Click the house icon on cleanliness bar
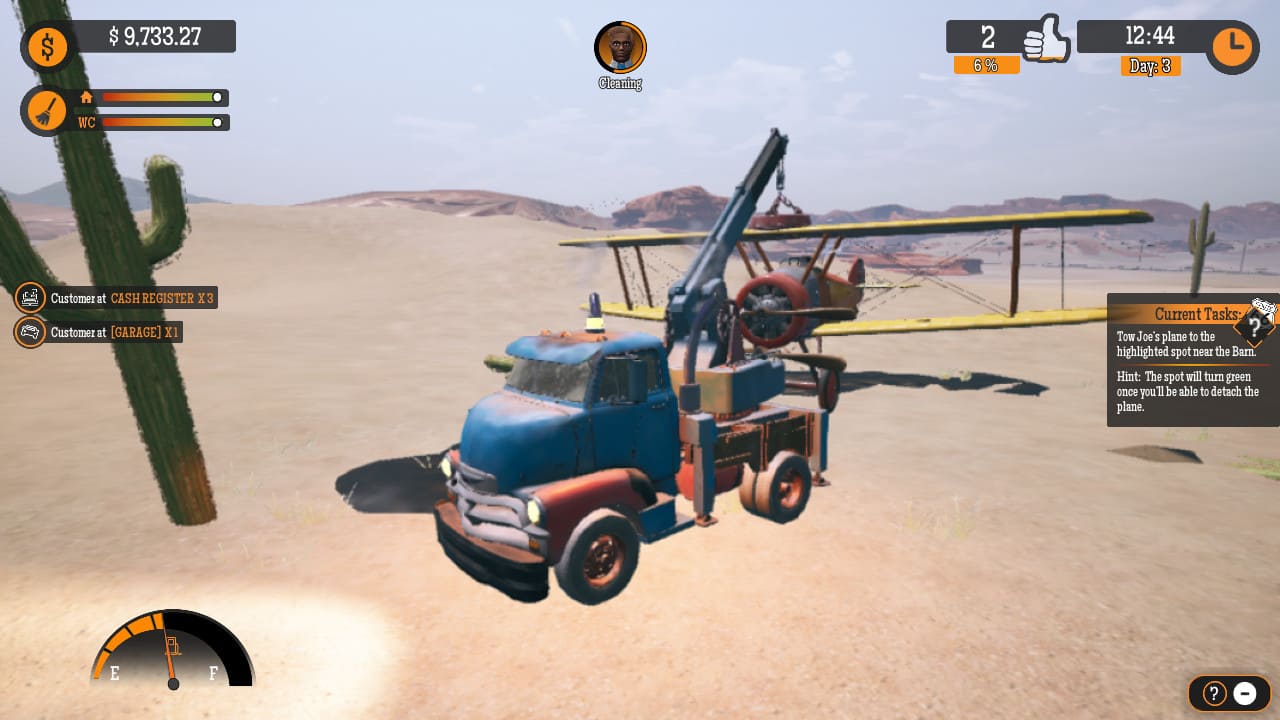 [x=86, y=98]
